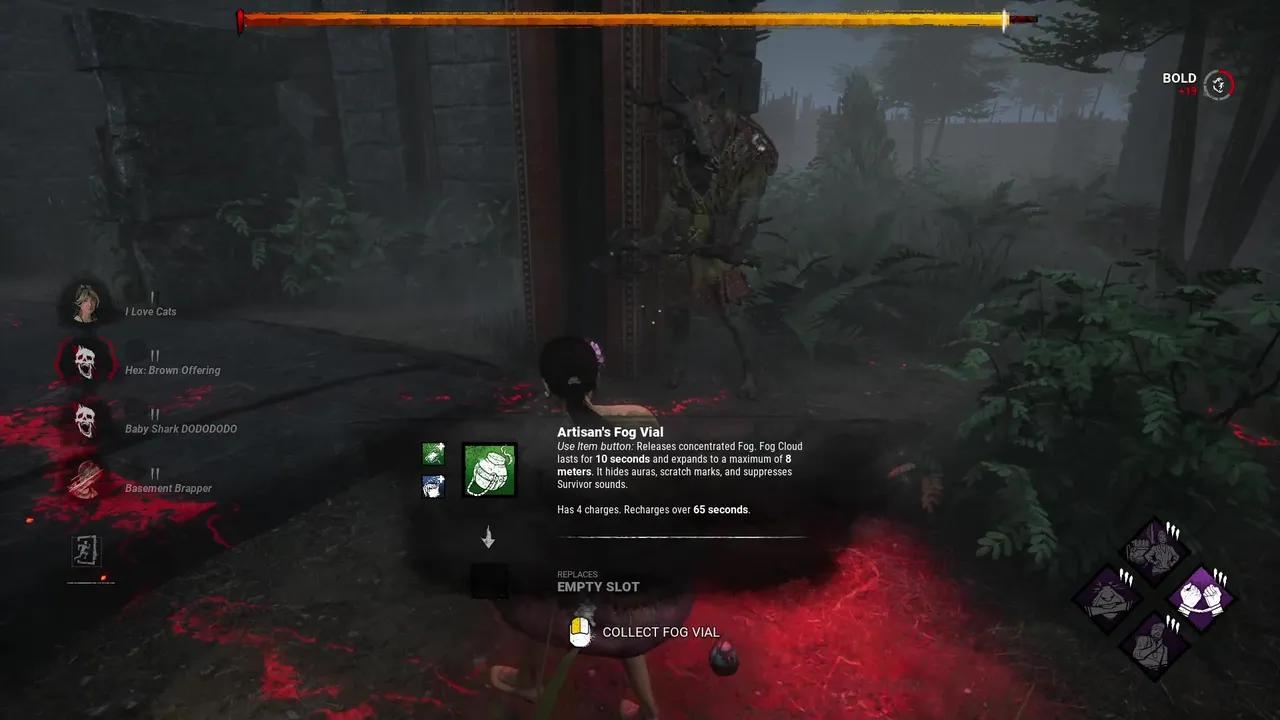Click the controller button icon next to Collect Fog Vial
Image resolution: width=1280 pixels, height=720 pixels.
coord(580,631)
